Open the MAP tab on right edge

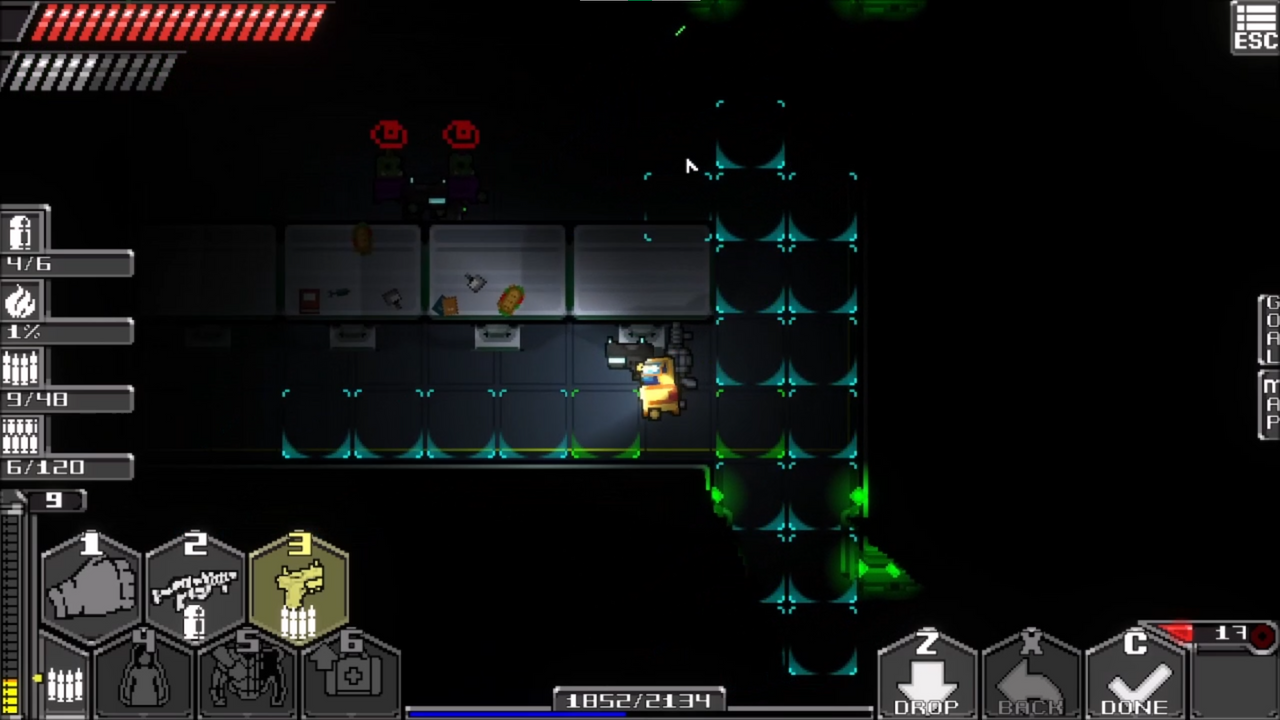coord(1268,400)
